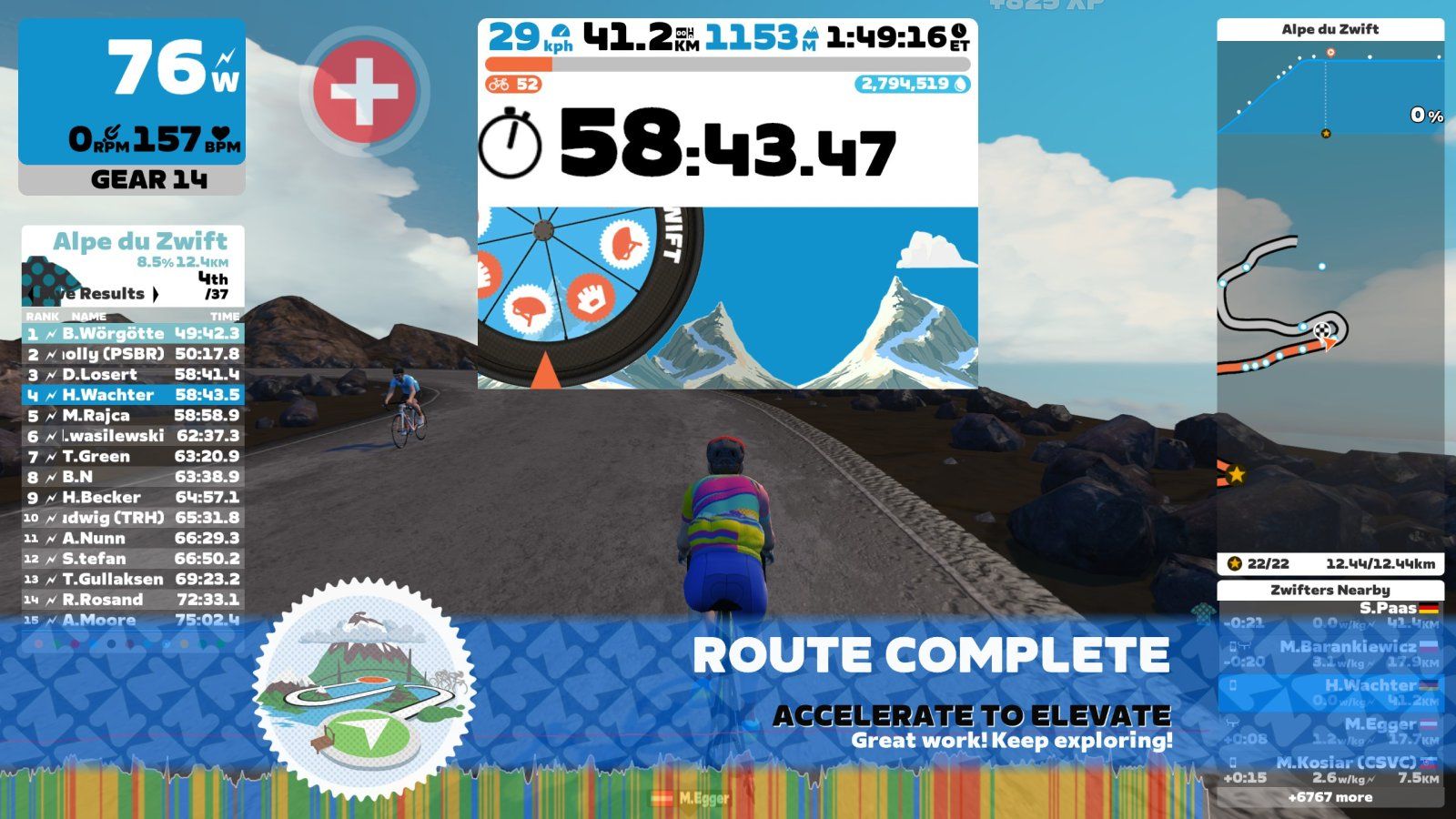Screen dimensions: 1456x819
Task: Click the right arrow beside Live Results
Action: click(156, 294)
